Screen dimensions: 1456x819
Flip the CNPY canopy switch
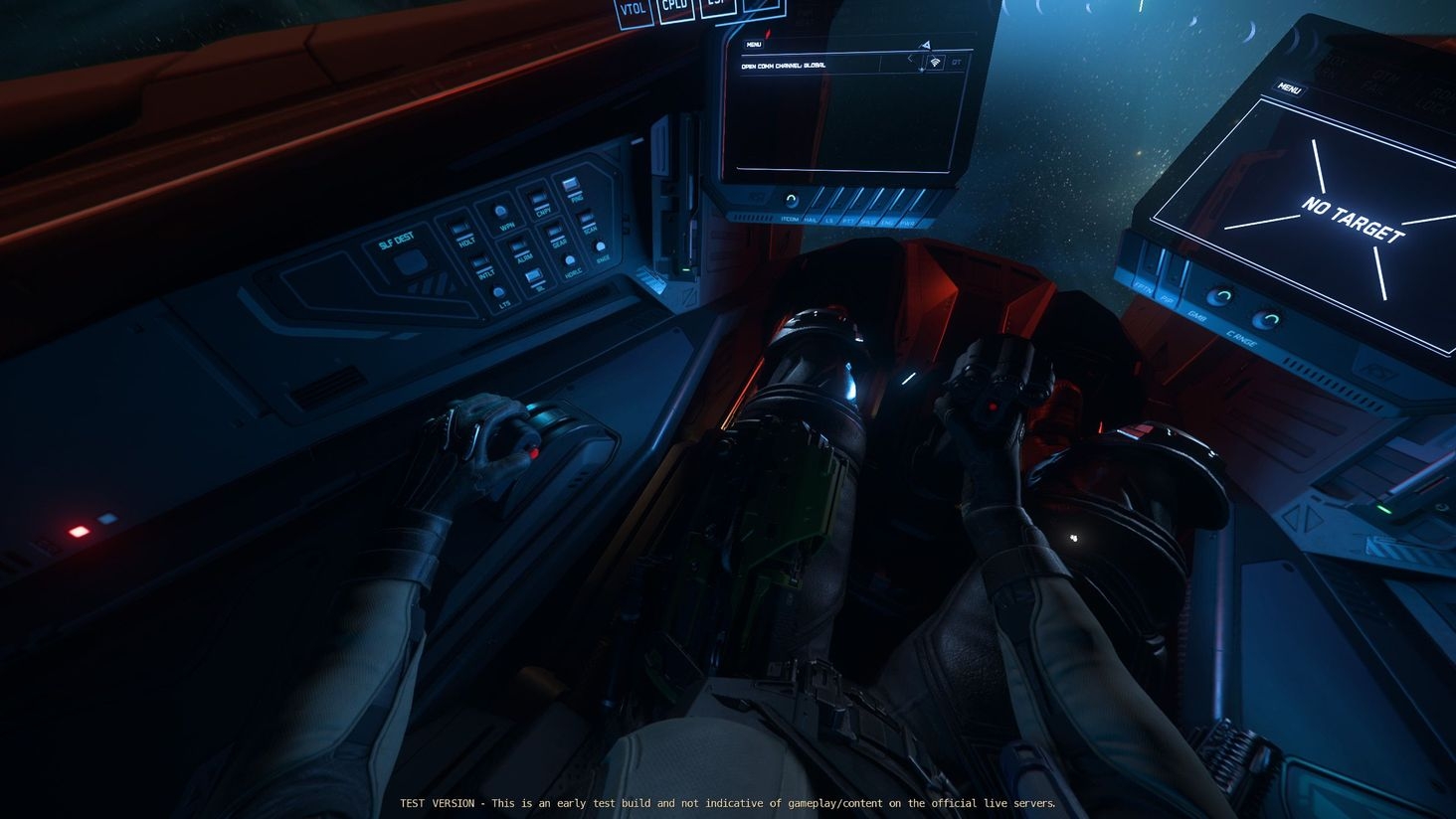[537, 198]
